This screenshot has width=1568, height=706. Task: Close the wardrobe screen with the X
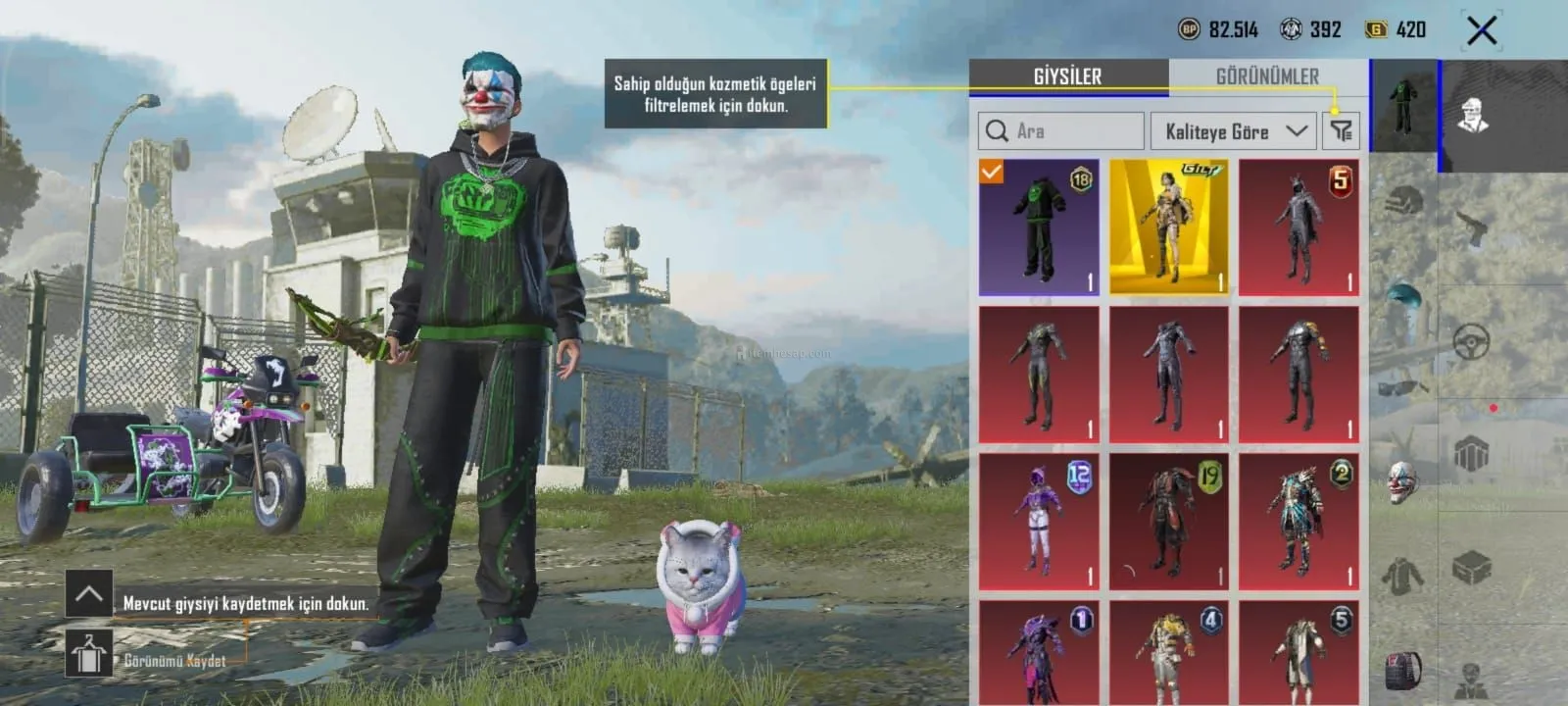pos(1481,30)
